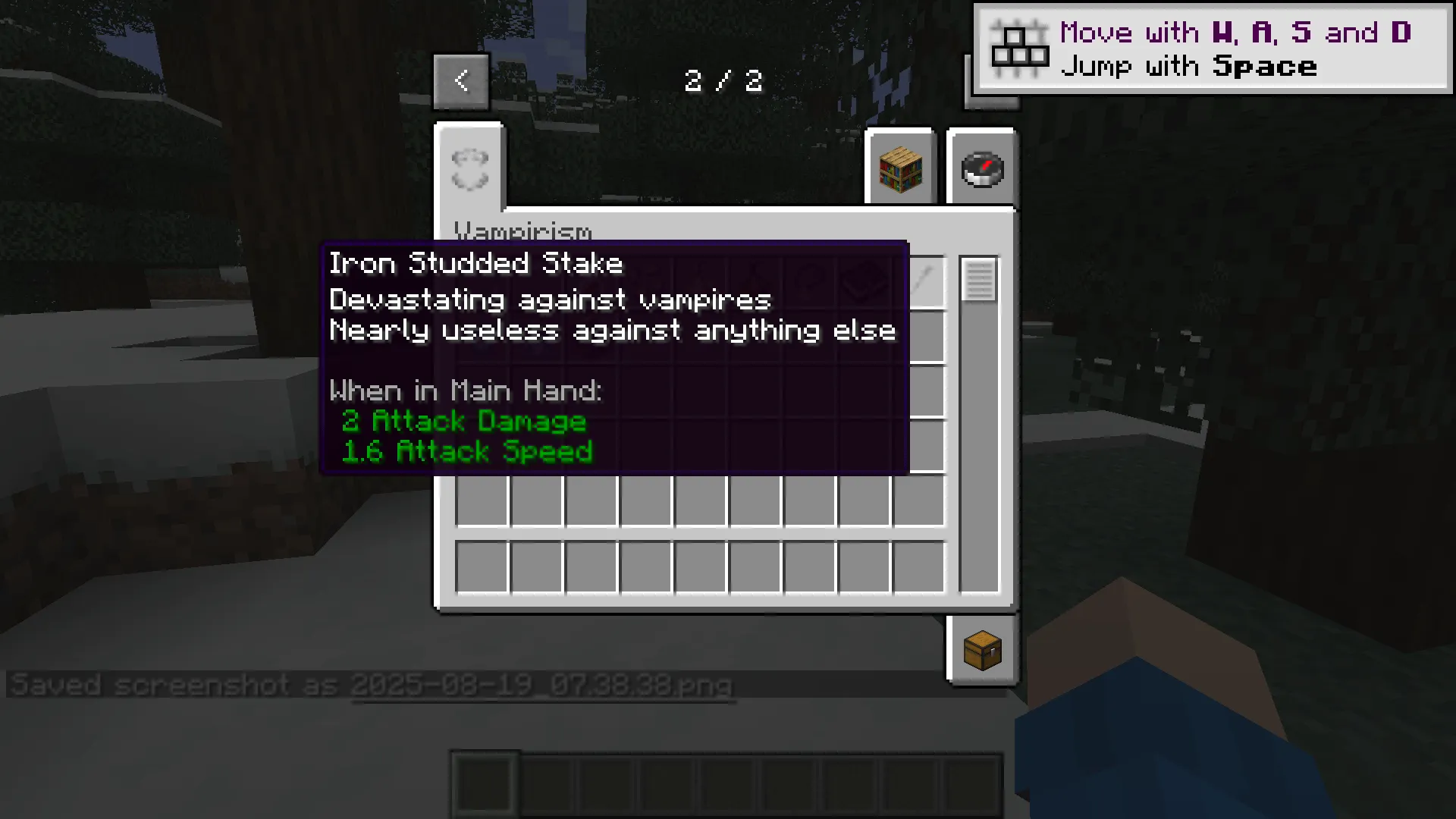1456x819 pixels.
Task: Switch to the Vampirism tab
Action: [x=523, y=231]
